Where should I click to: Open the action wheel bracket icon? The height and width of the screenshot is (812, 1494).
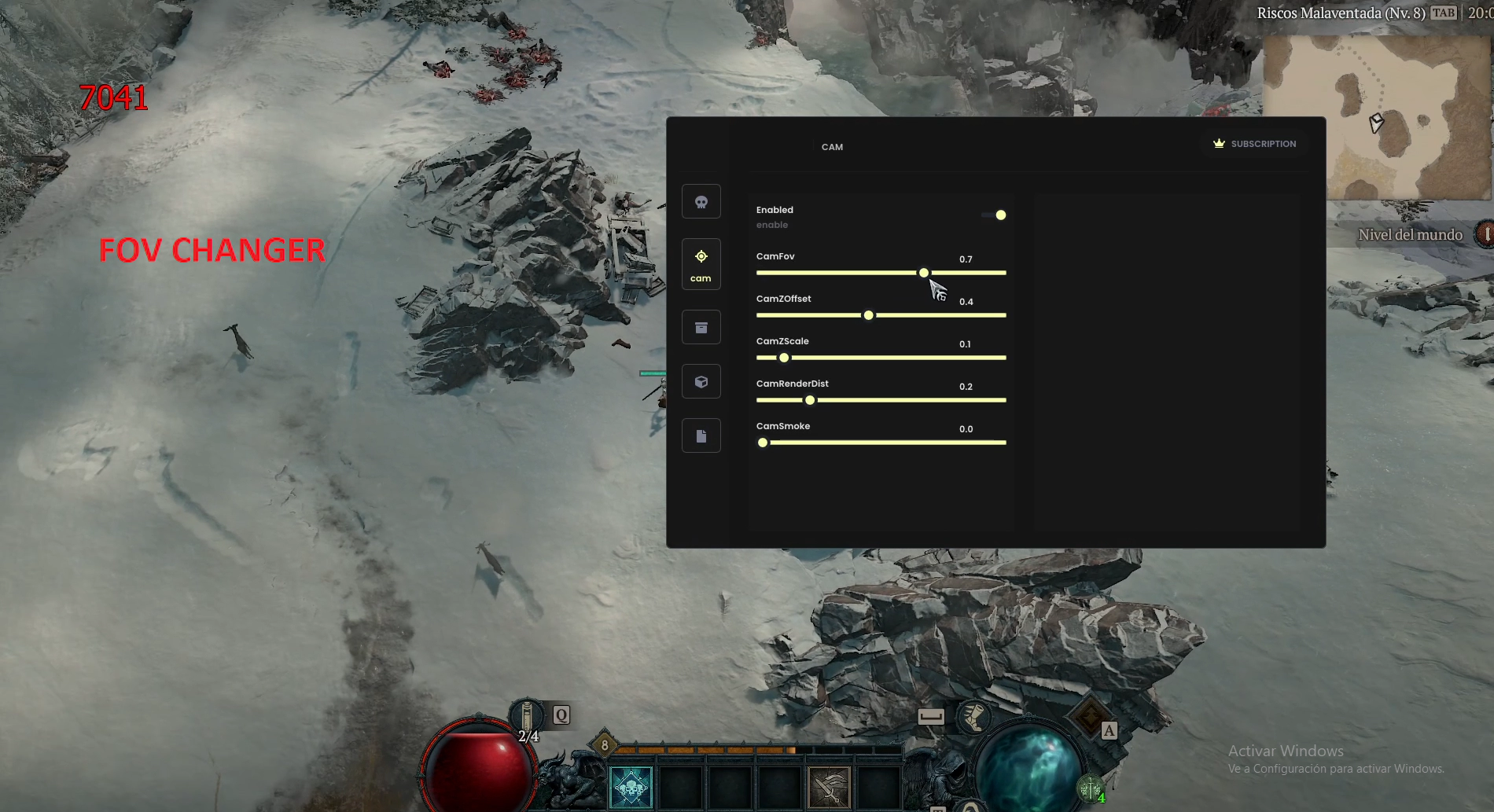[x=932, y=717]
